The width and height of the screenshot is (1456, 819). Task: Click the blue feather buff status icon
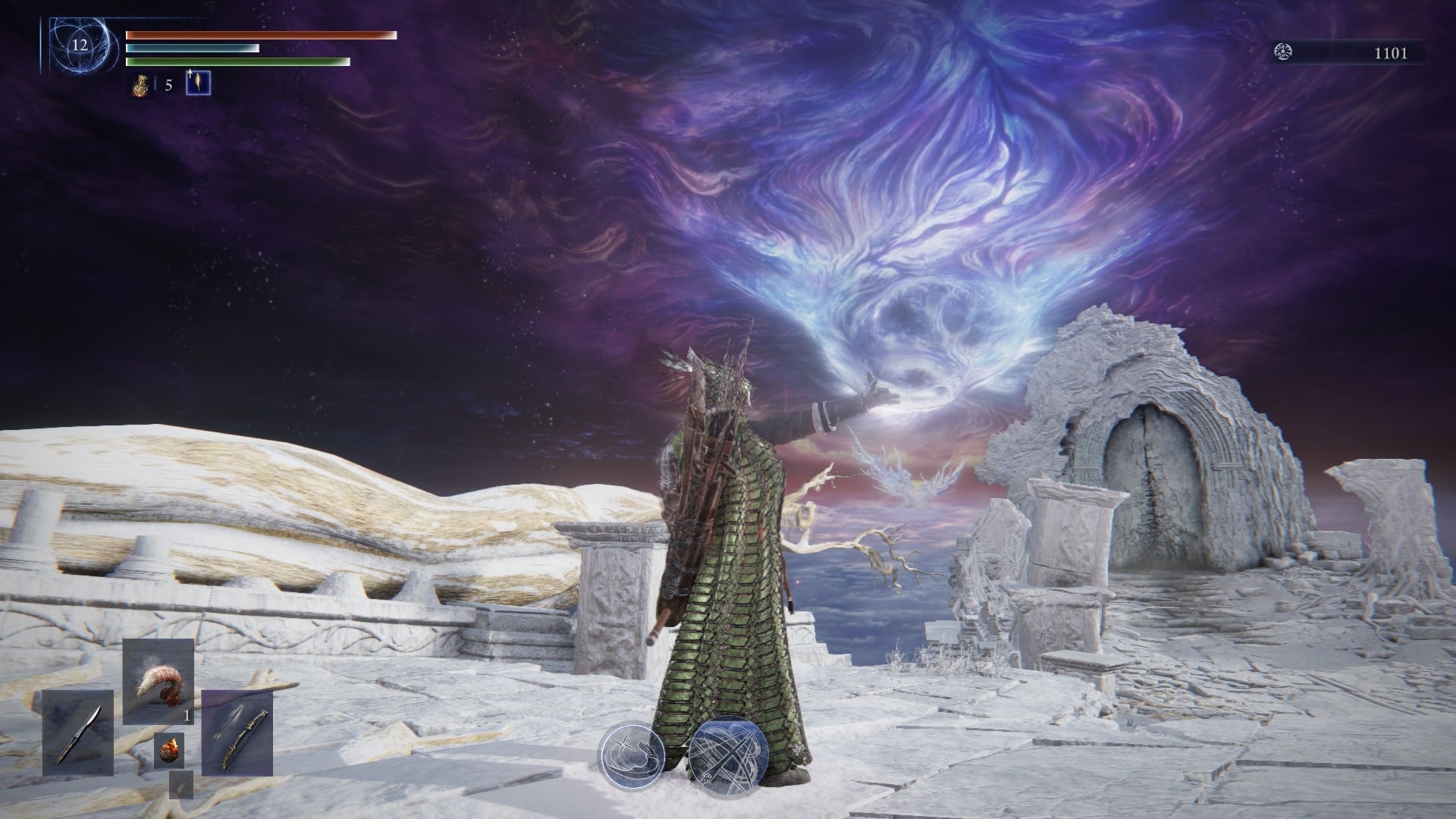coord(198,83)
